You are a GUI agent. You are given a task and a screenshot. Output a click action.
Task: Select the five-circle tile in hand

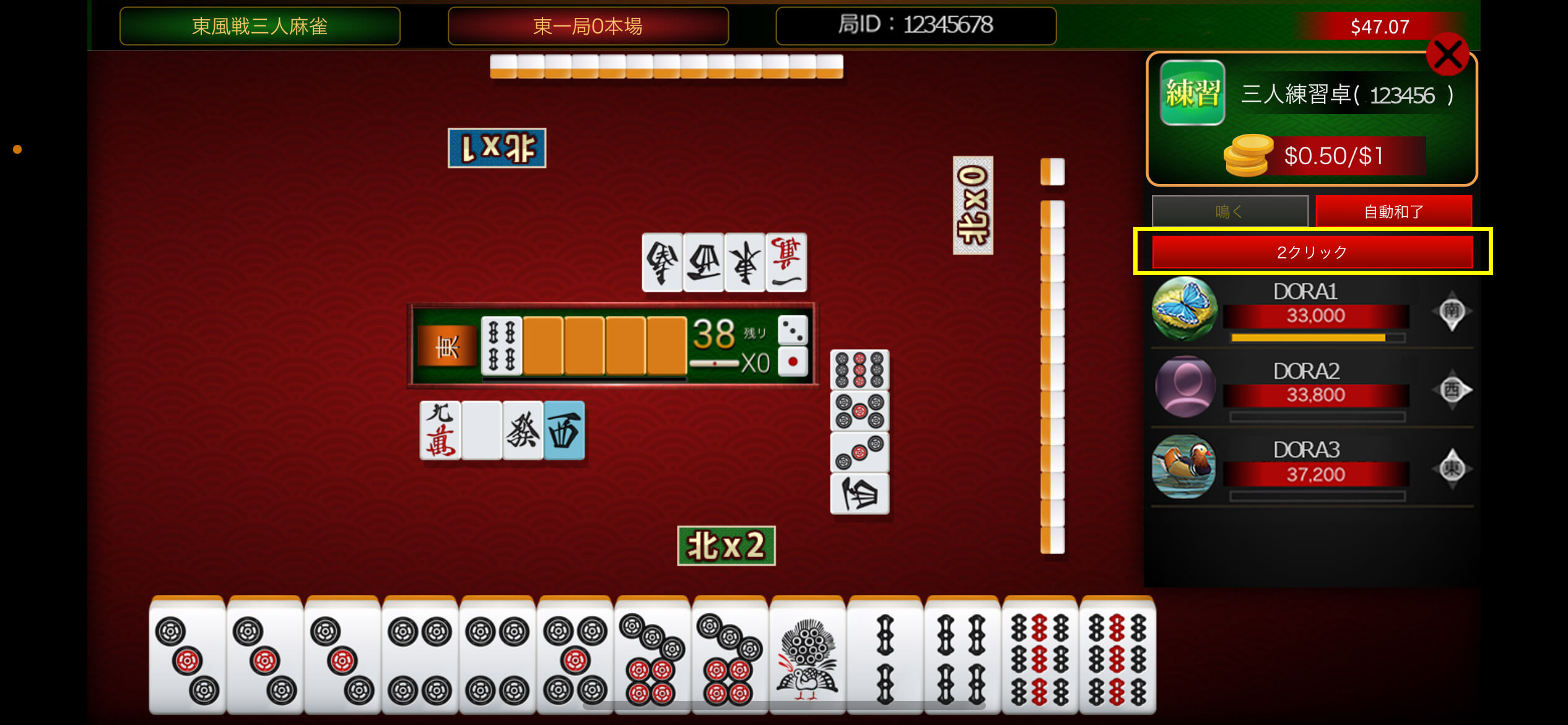[x=575, y=657]
